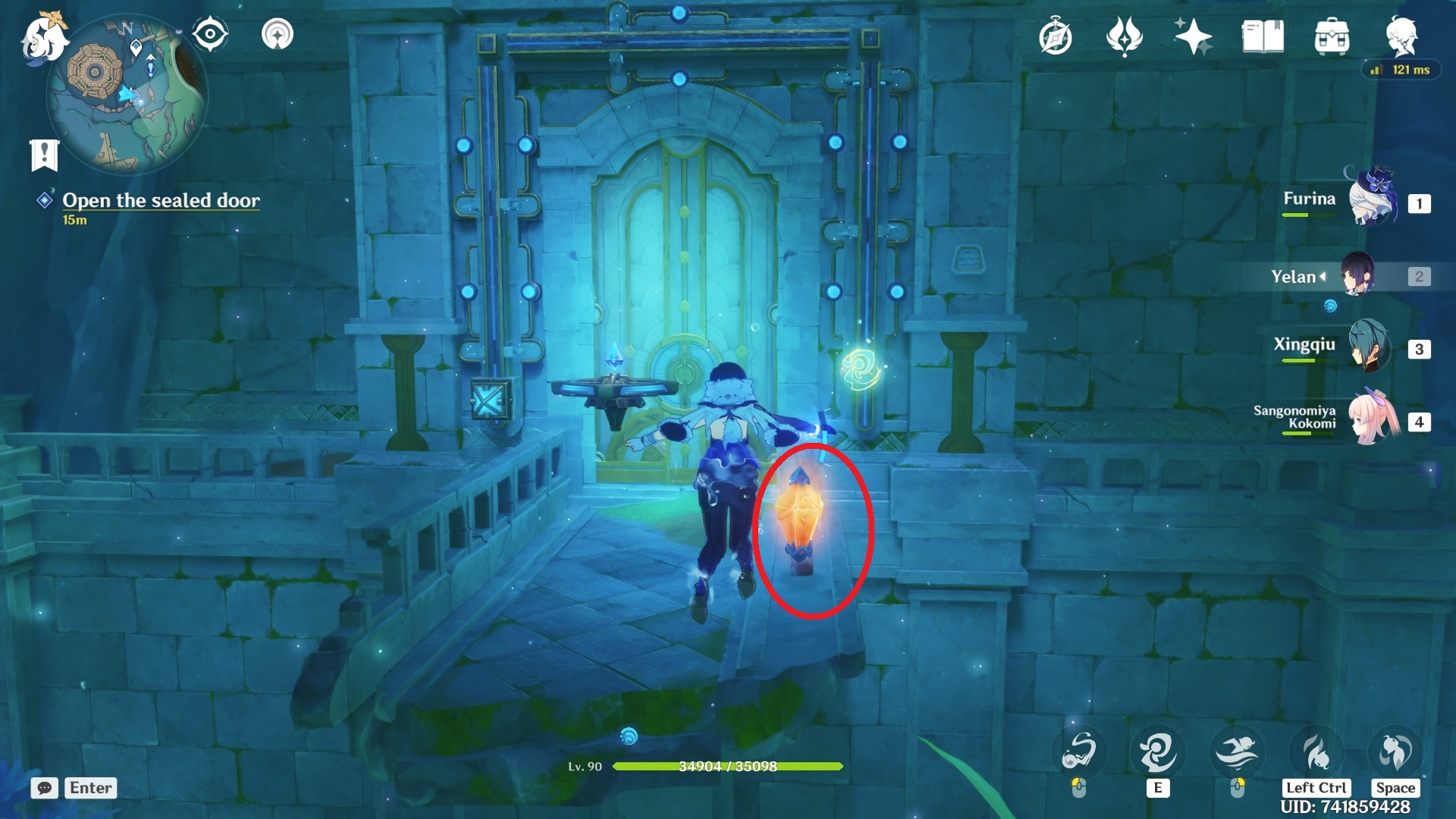
Task: Open the Adventurer Handbook book icon
Action: pyautogui.click(x=1263, y=36)
